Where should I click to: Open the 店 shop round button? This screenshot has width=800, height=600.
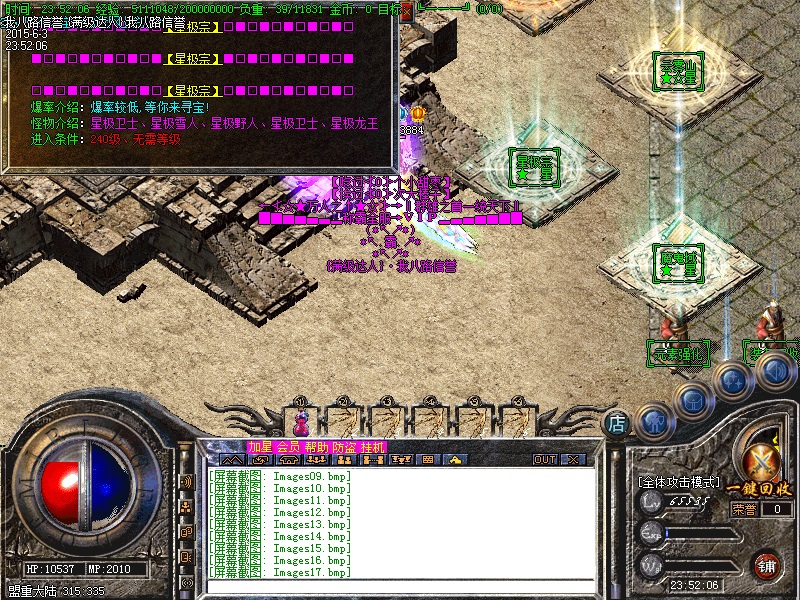(618, 424)
